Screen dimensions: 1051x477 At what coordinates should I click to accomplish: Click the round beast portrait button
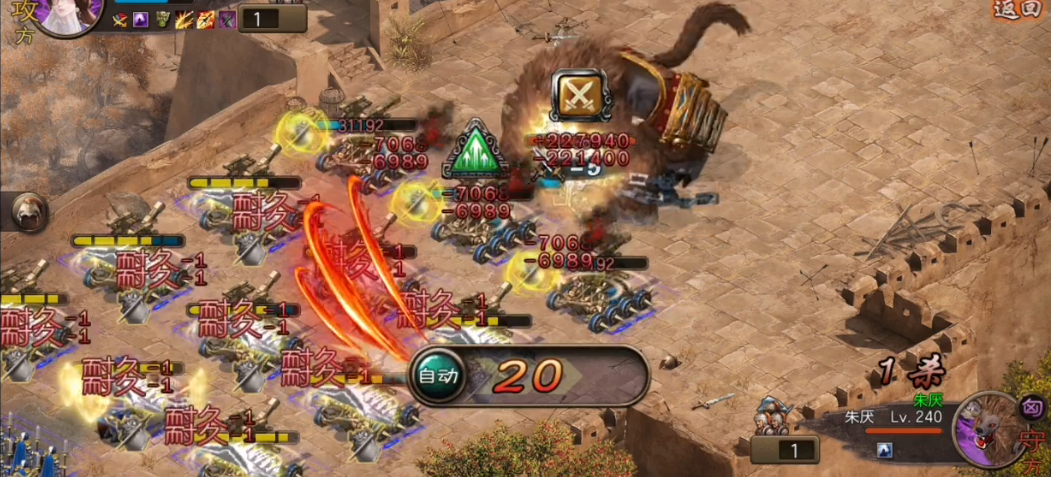[x=30, y=210]
